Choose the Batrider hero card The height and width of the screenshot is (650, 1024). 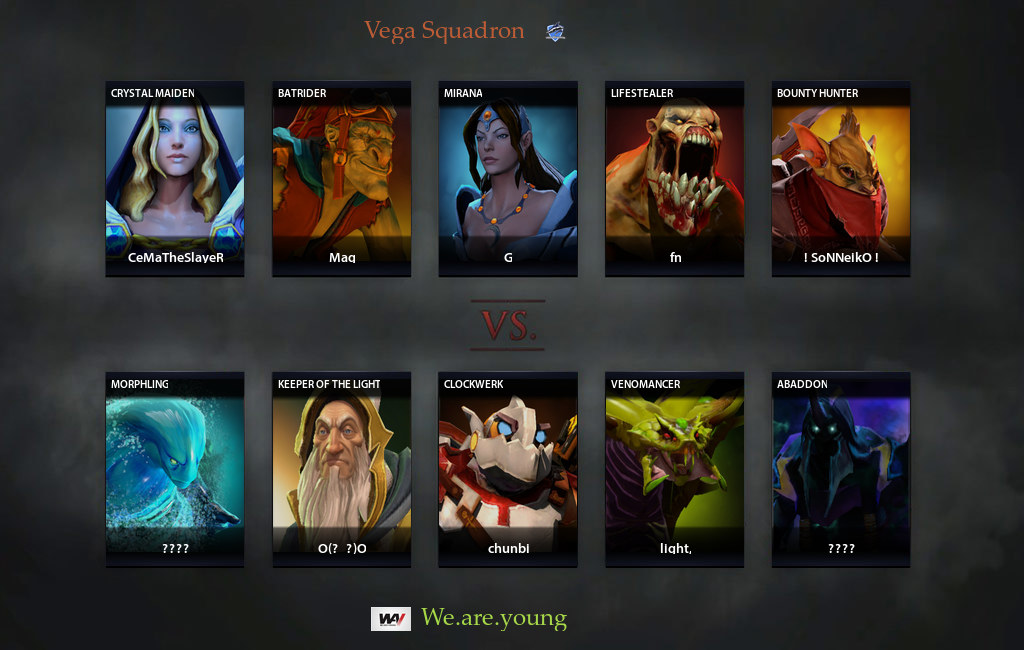(x=341, y=179)
